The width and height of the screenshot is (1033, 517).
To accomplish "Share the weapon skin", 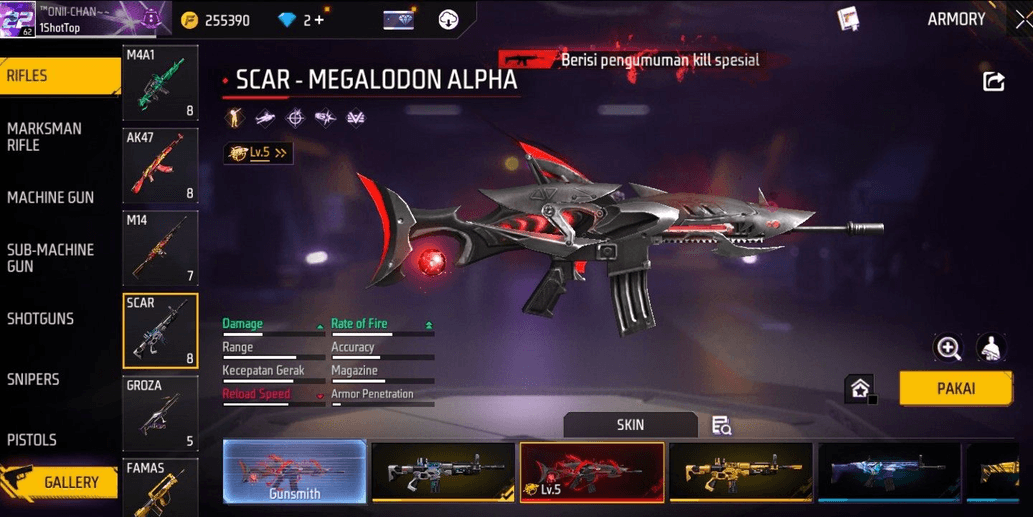I will point(993,82).
